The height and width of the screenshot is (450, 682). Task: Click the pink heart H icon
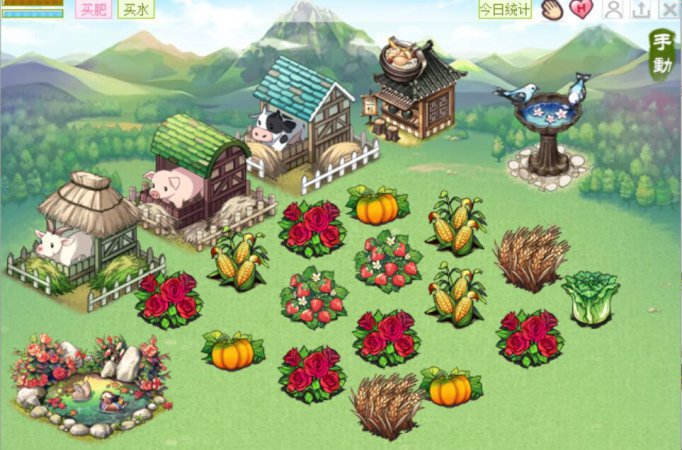581,9
